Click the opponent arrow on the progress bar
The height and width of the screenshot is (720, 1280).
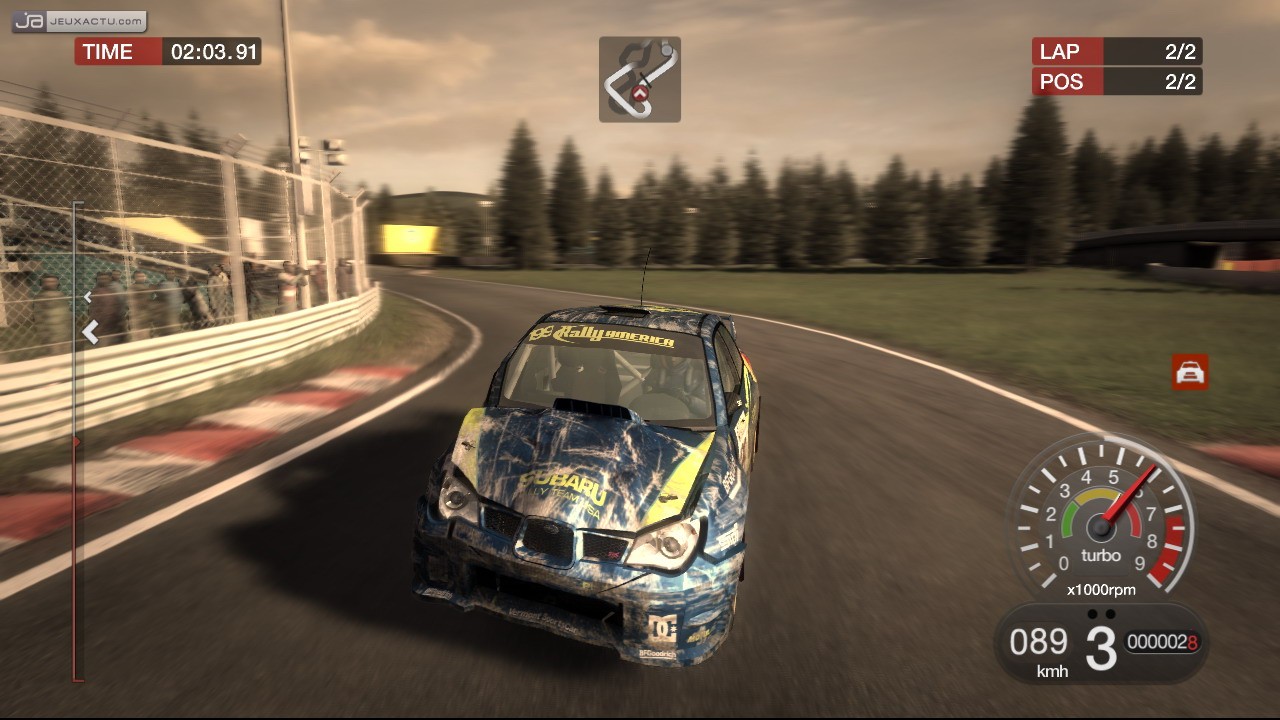click(x=88, y=297)
